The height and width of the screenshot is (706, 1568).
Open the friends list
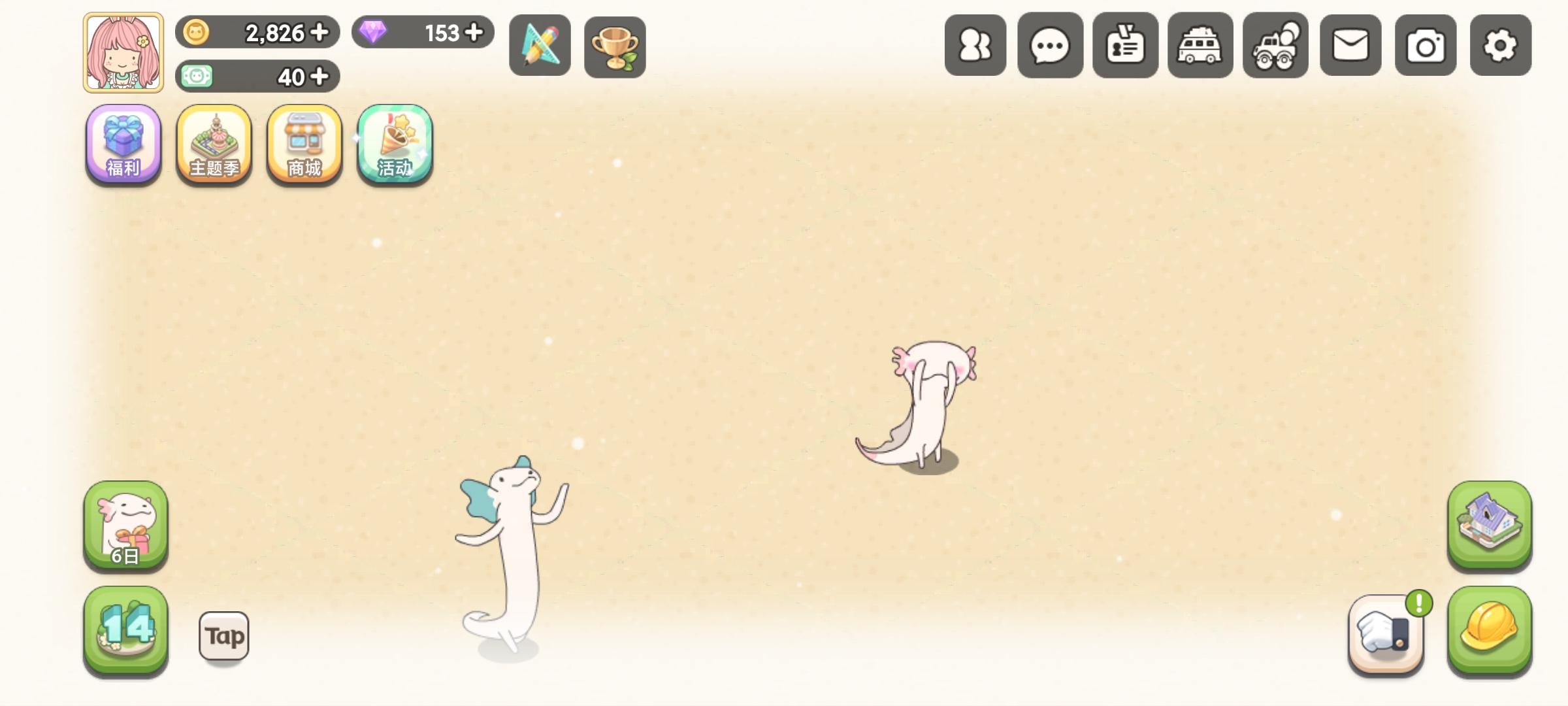click(975, 44)
